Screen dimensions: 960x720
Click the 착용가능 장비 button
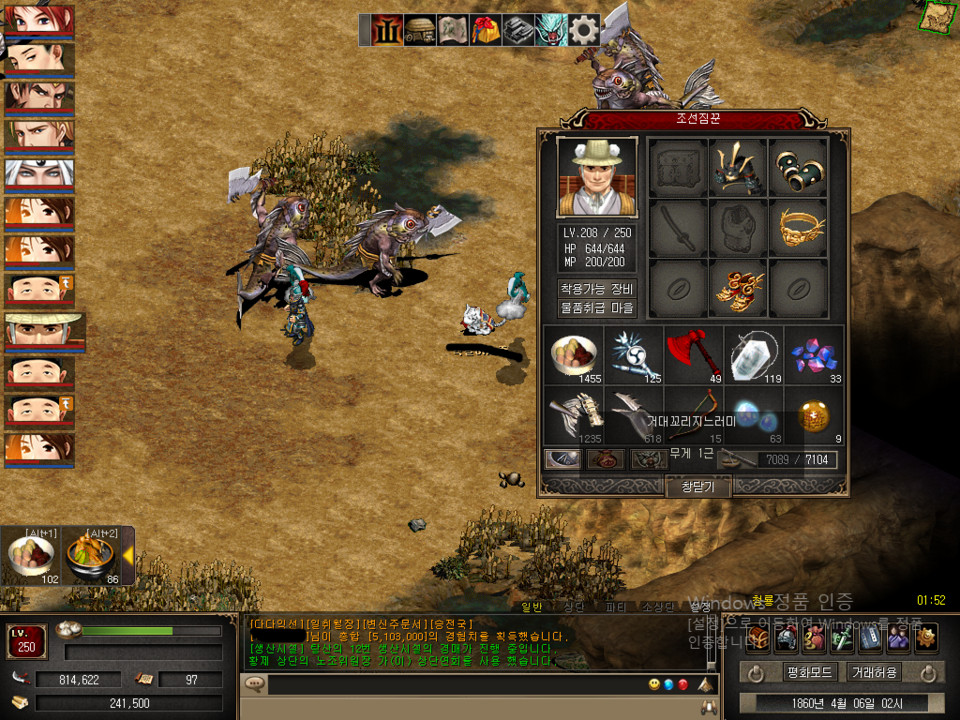pos(597,289)
